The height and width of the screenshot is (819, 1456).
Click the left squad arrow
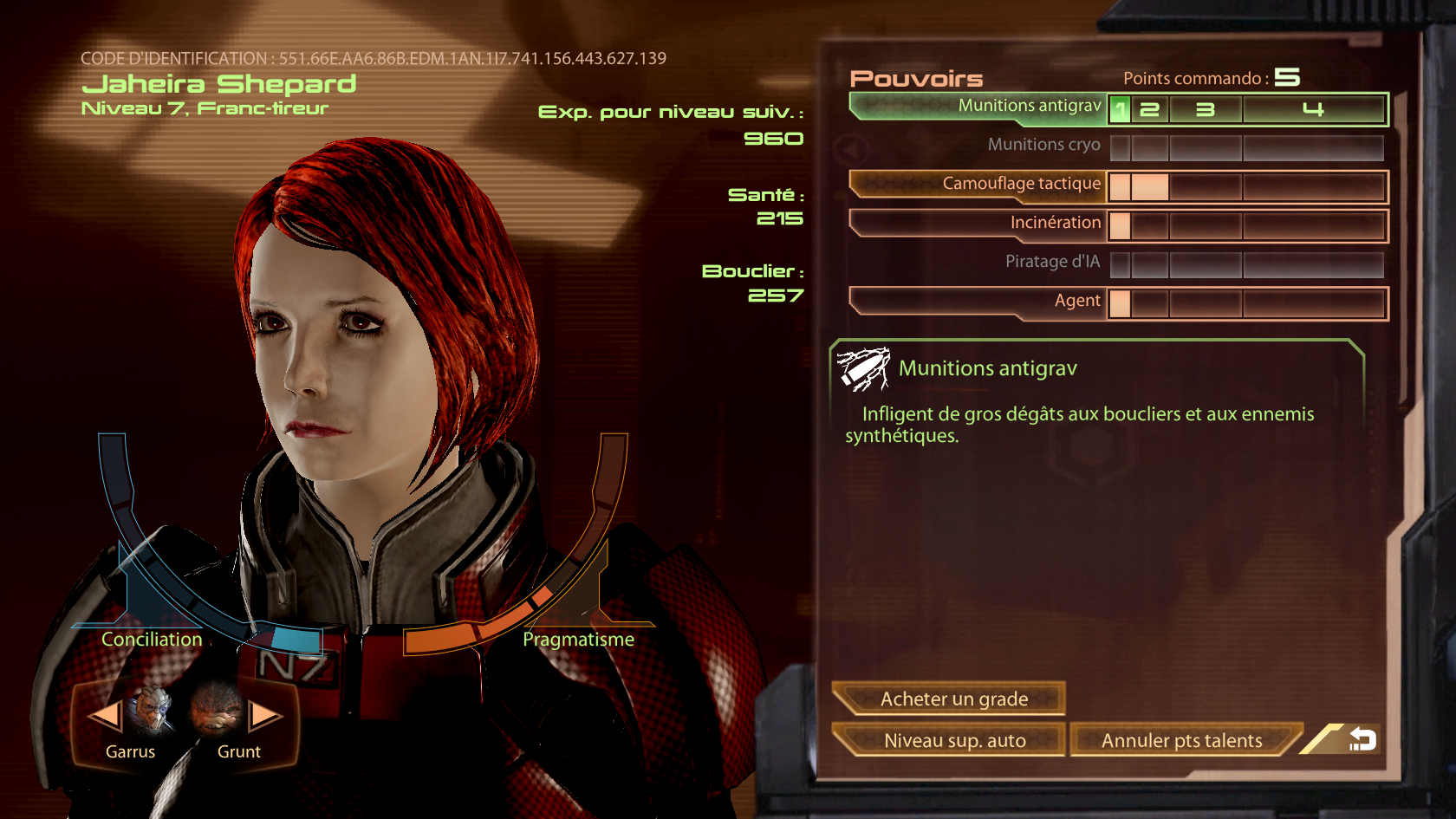[x=105, y=716]
